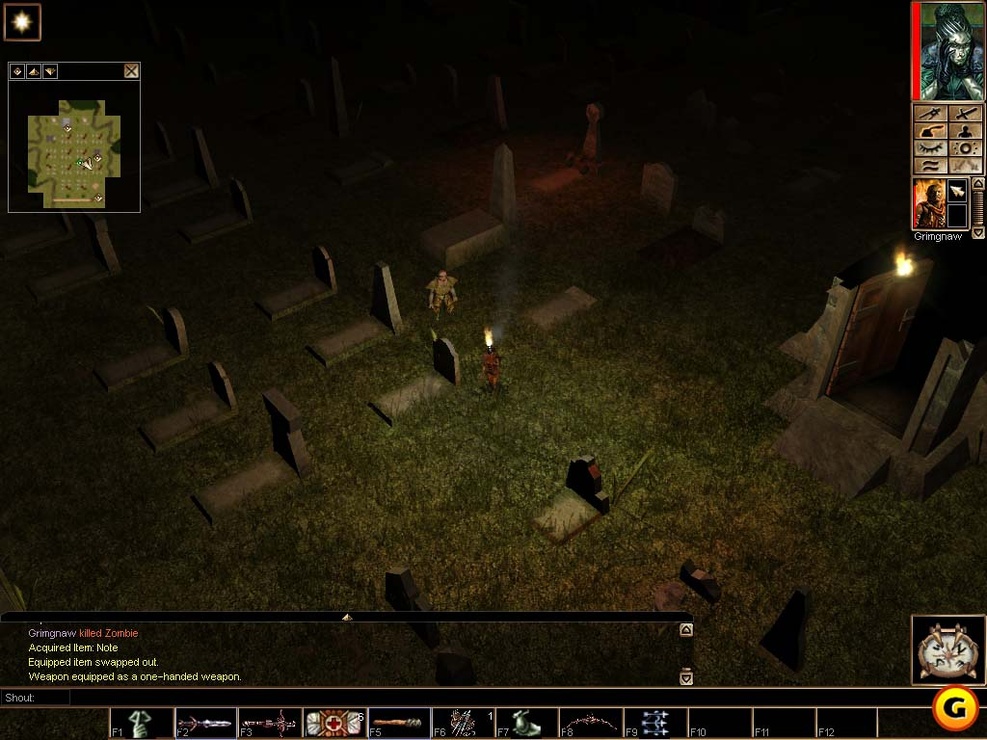Click the minimap's inverted pyramid zoom-out button
This screenshot has height=740, width=987.
[49, 71]
